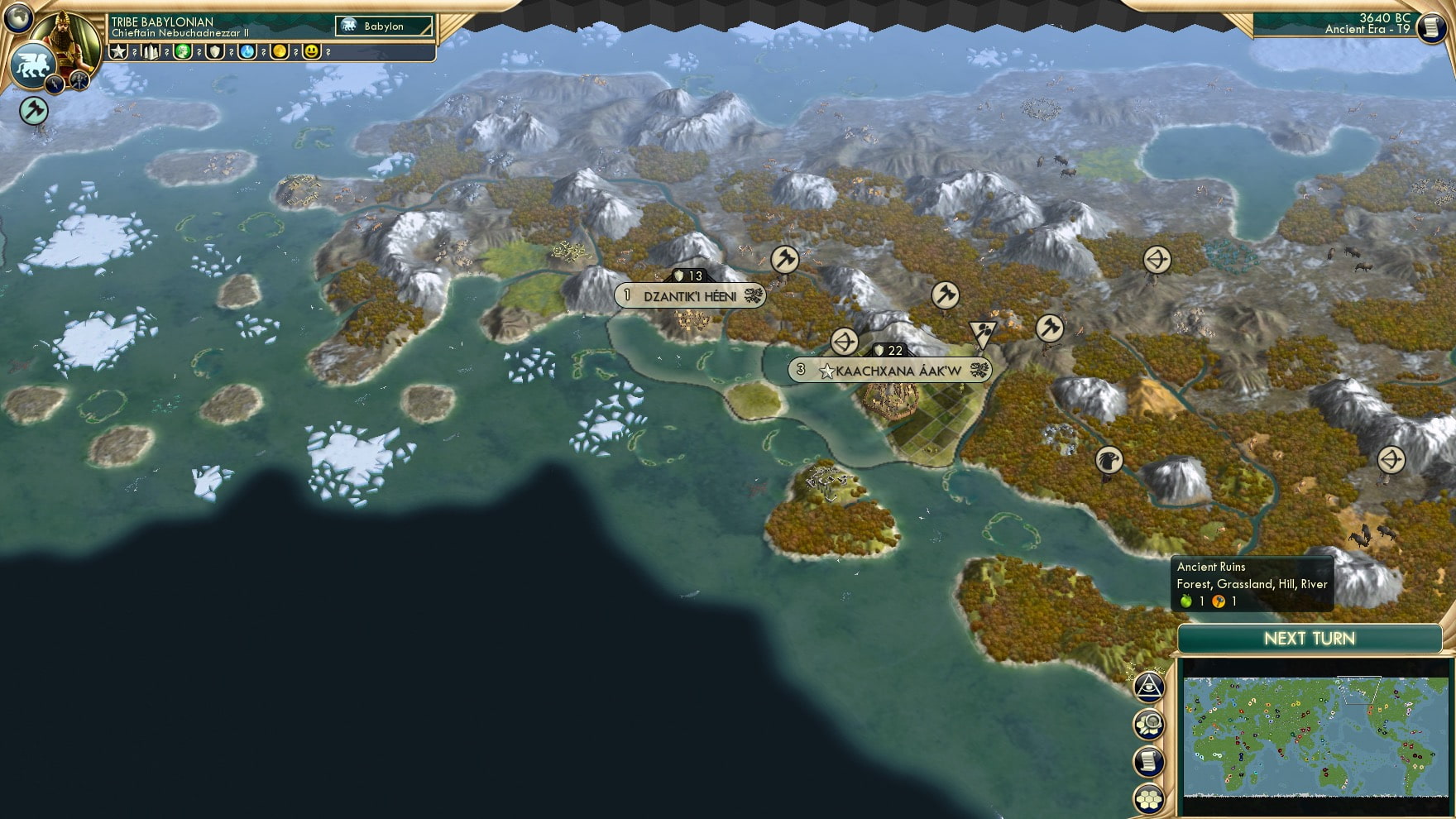Click the happiness smiley icon on the top bar
The image size is (1456, 819).
point(311,51)
